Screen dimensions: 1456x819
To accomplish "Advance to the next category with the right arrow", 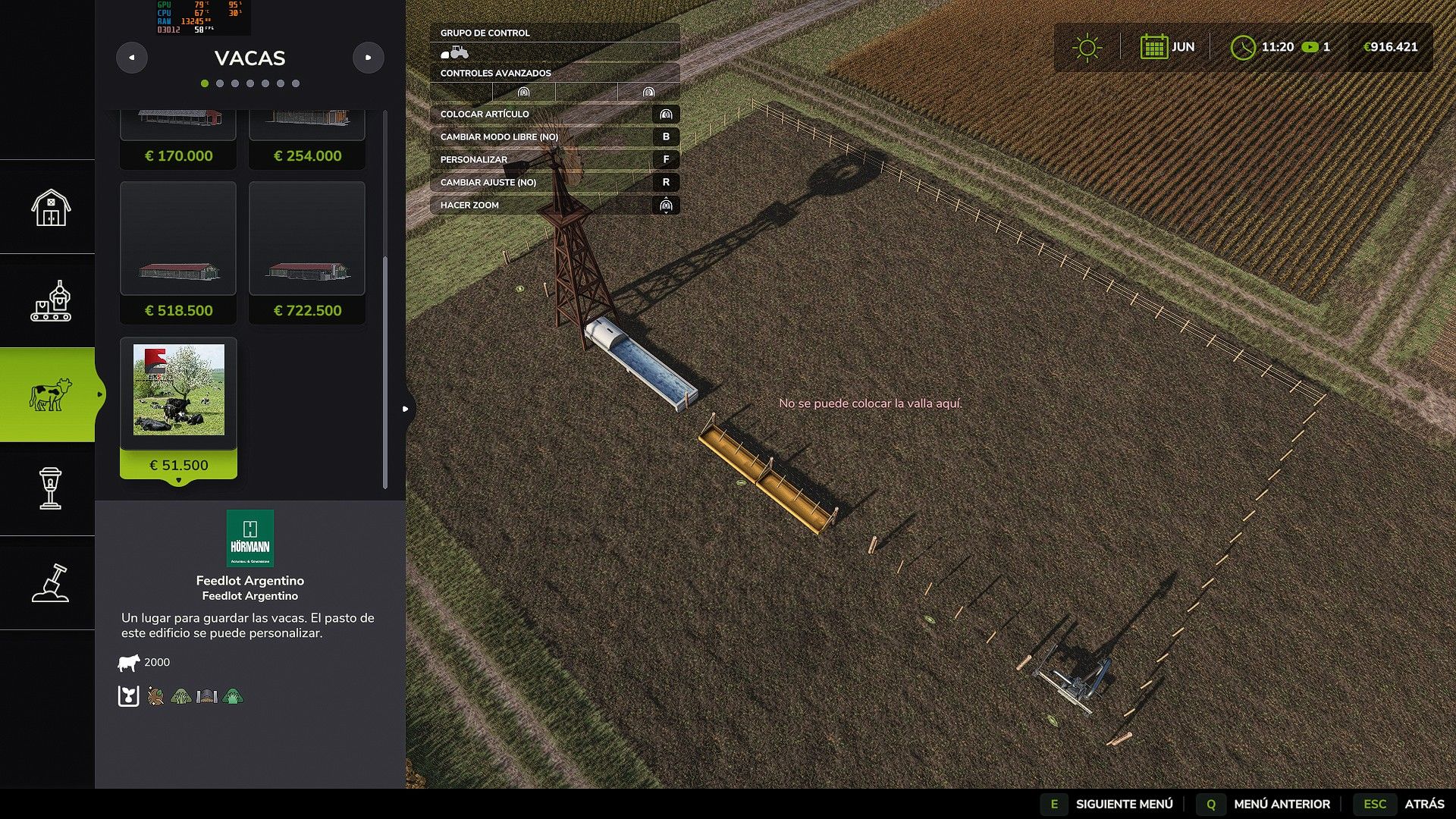I will tap(369, 58).
